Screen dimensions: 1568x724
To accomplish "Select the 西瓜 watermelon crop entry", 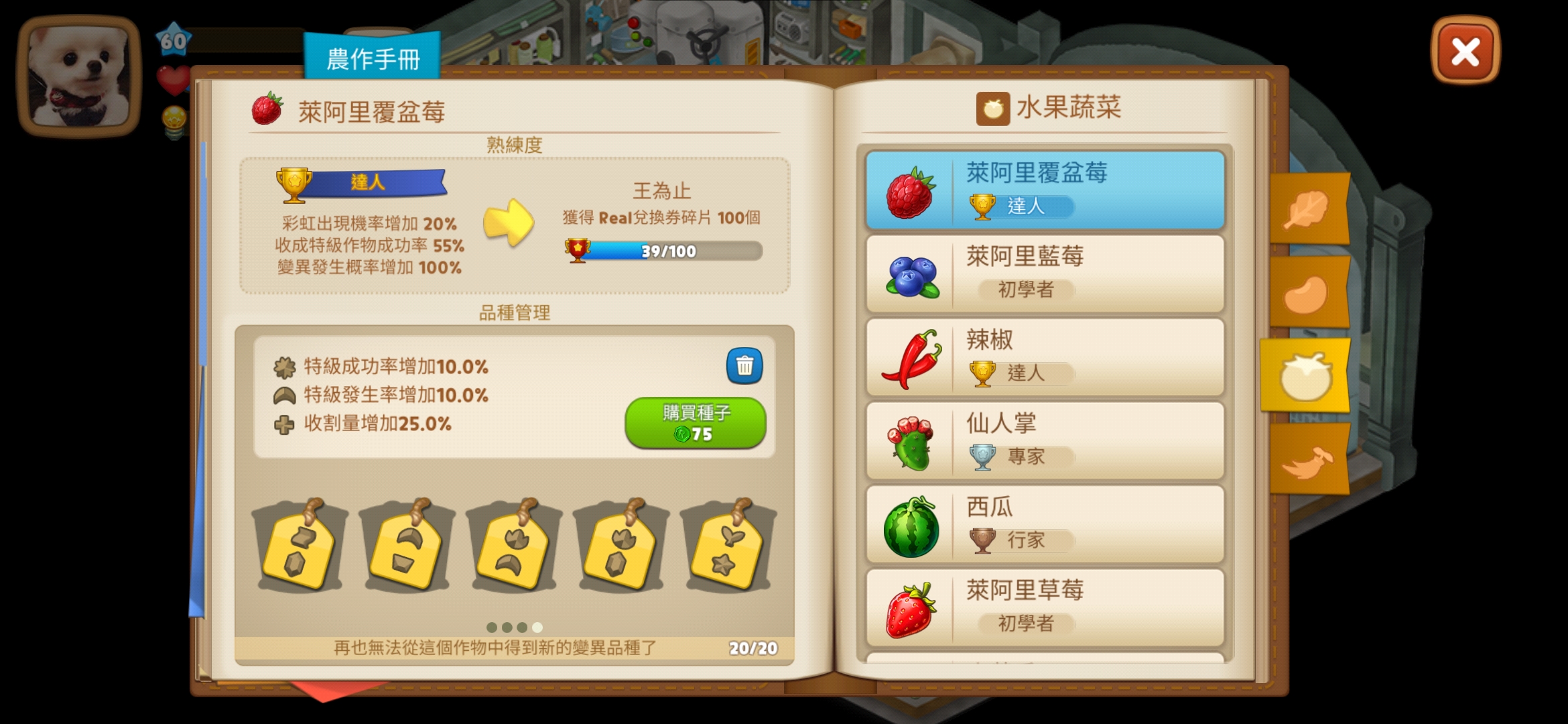I will tap(1042, 523).
